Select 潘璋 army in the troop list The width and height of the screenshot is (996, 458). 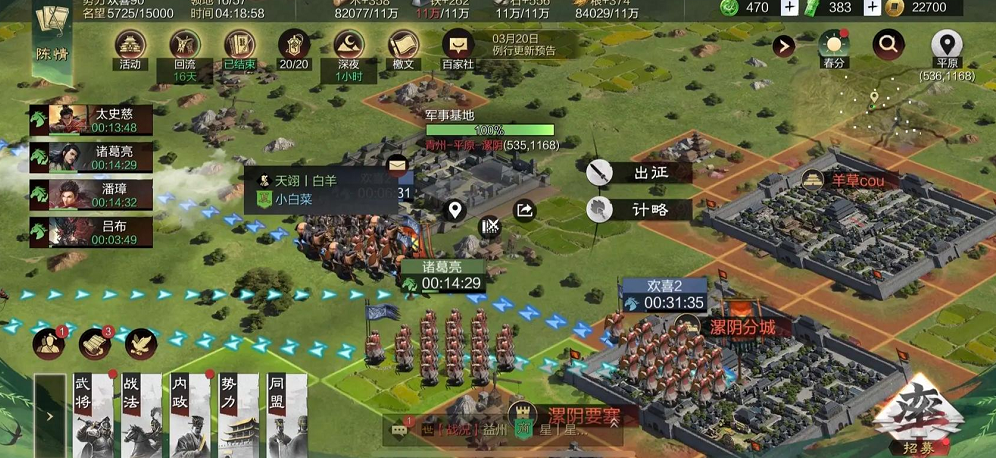click(x=91, y=194)
